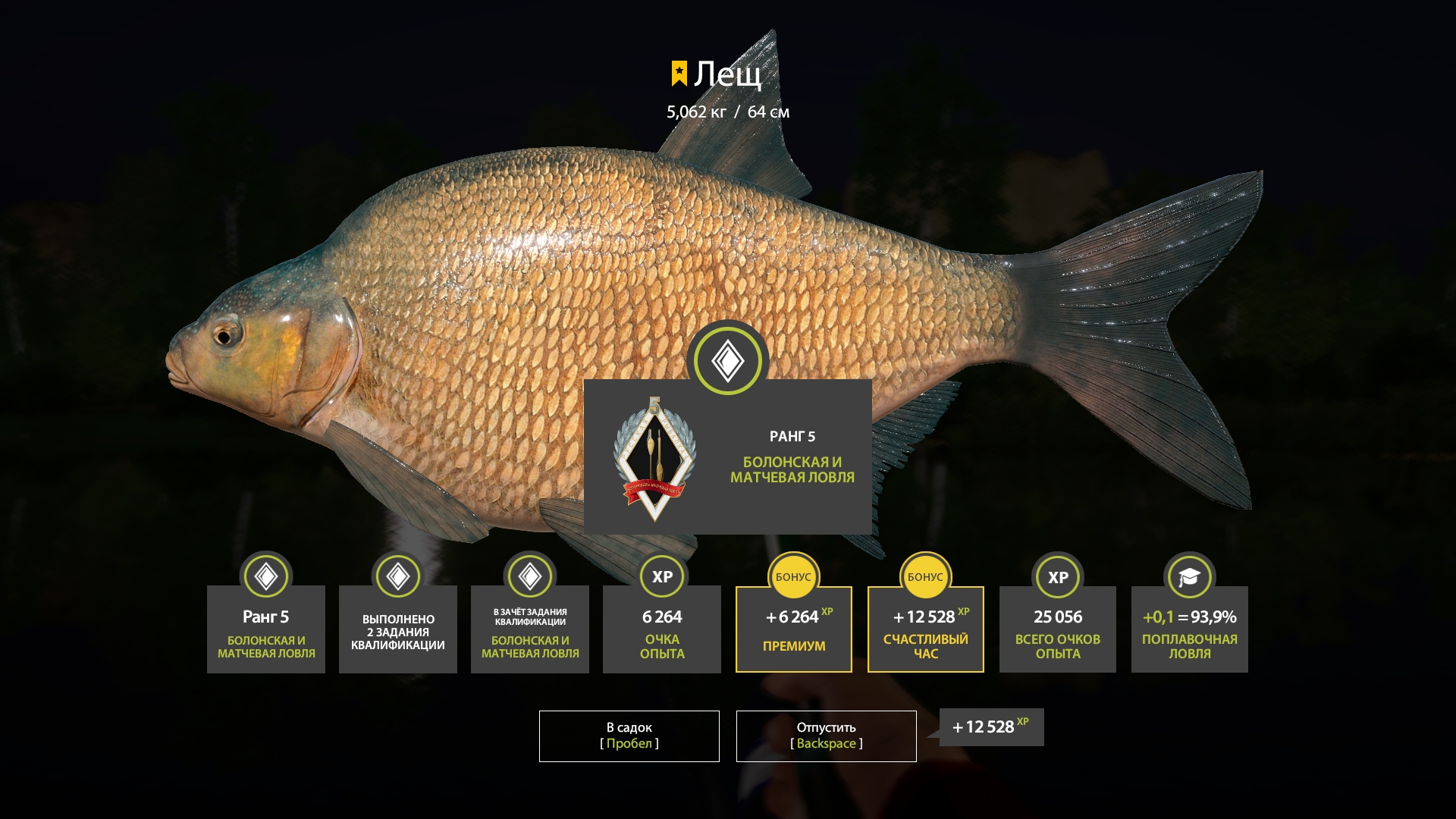Toggle the Бонус Премиум yellow badge
Screen dimensions: 1456x819
pyautogui.click(x=793, y=577)
